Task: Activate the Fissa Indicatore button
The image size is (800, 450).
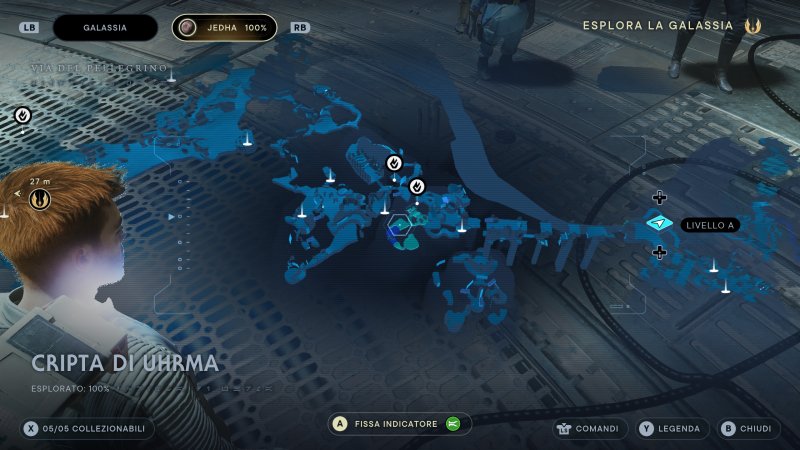Action: (x=400, y=424)
